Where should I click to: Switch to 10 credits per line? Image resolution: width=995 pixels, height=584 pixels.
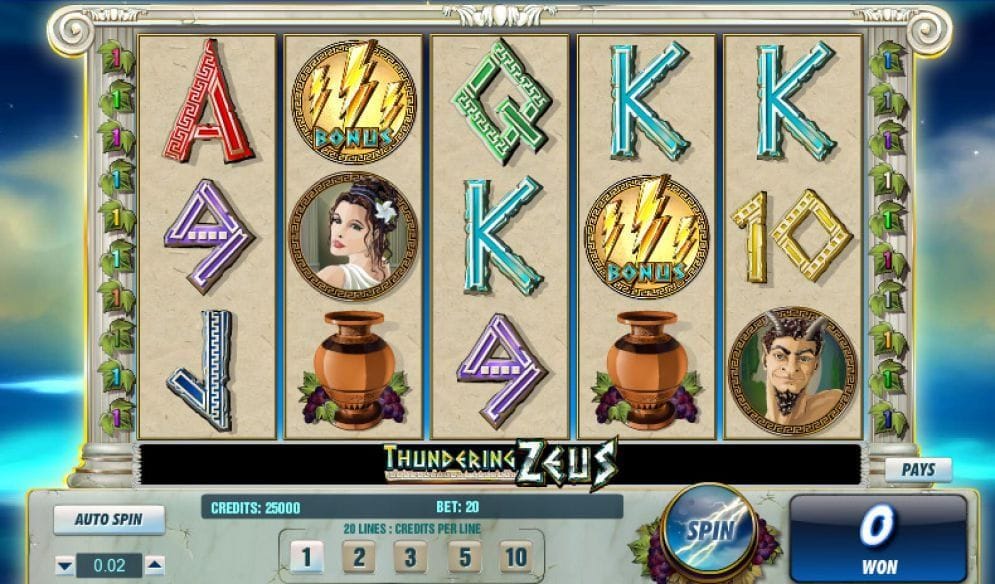pyautogui.click(x=514, y=556)
